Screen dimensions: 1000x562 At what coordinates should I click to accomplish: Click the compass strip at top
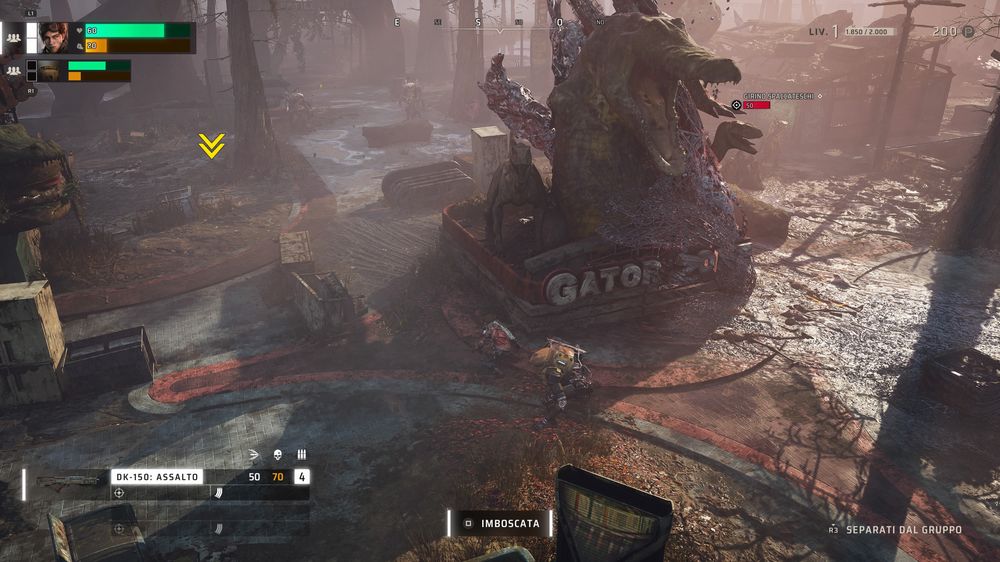click(500, 22)
